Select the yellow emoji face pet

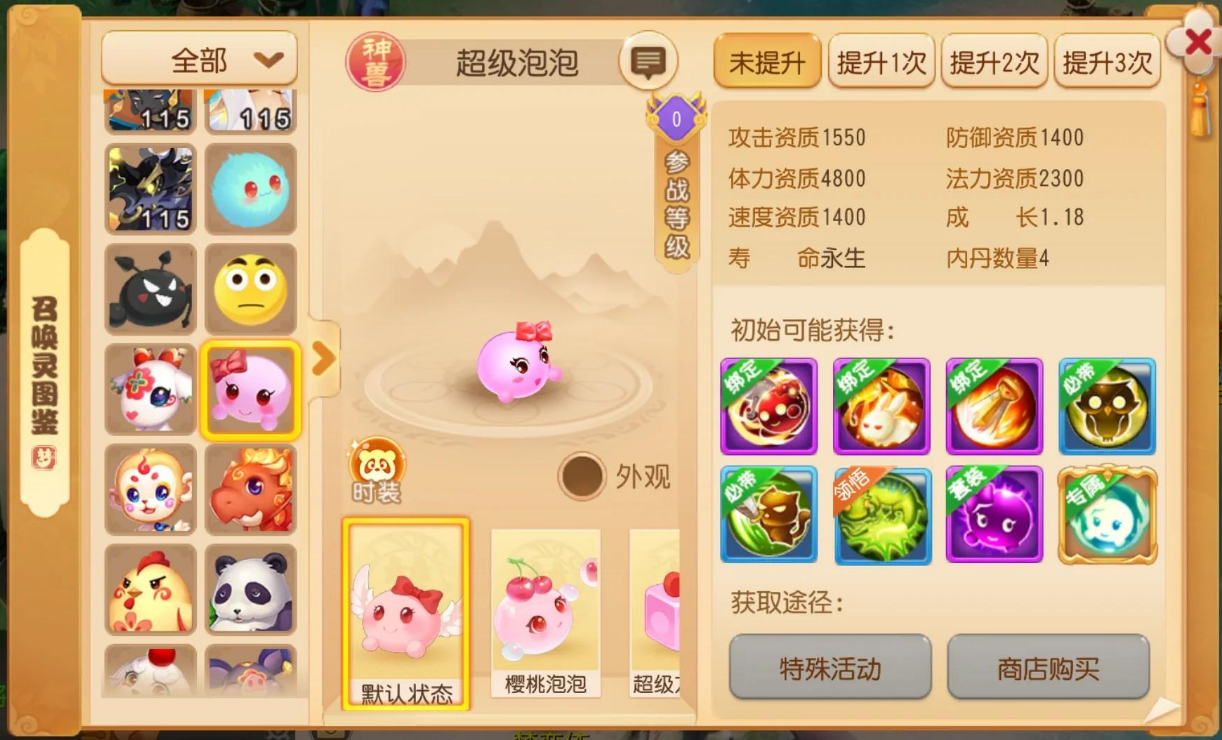pos(251,290)
